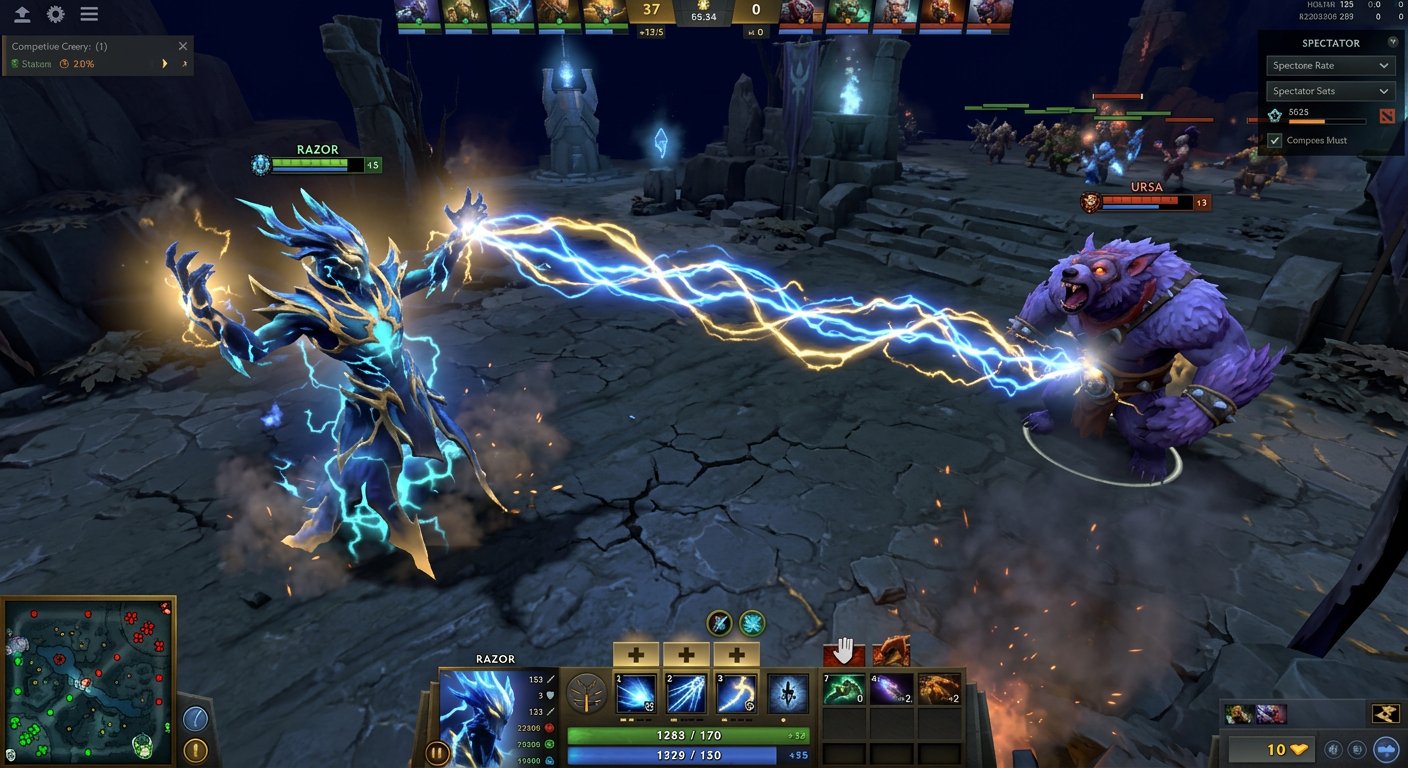Click the settings gear icon

pyautogui.click(x=55, y=14)
